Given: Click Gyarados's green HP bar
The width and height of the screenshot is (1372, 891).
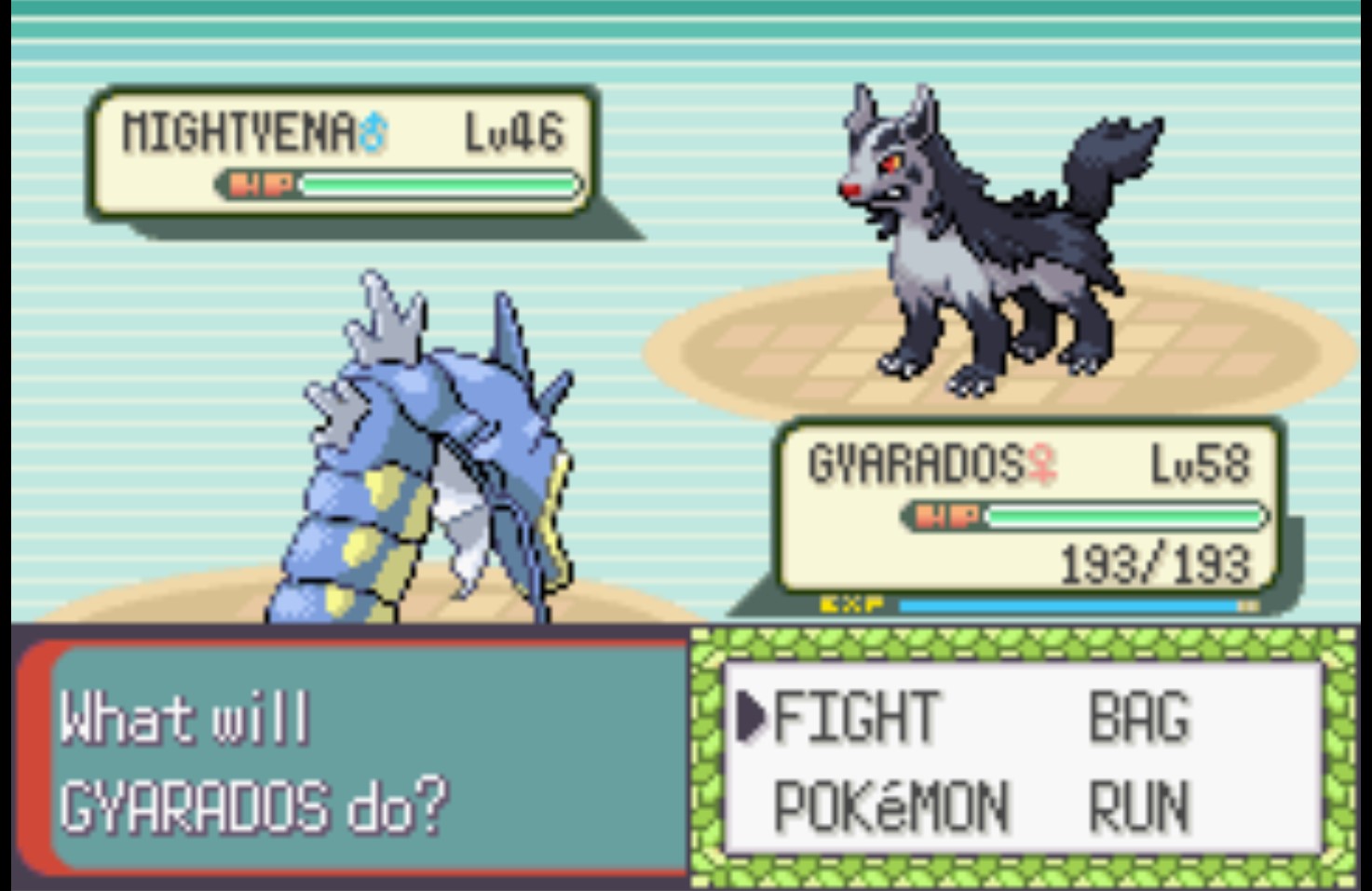Looking at the screenshot, I should click(1127, 513).
